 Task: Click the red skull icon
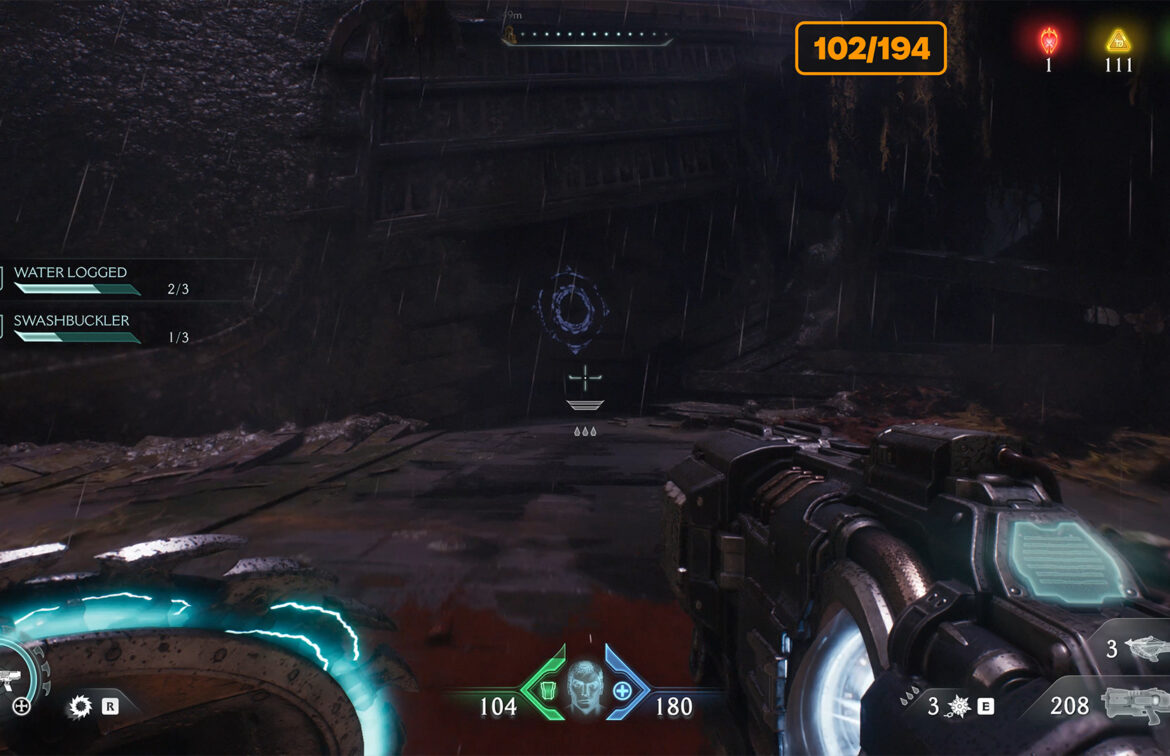(1048, 41)
